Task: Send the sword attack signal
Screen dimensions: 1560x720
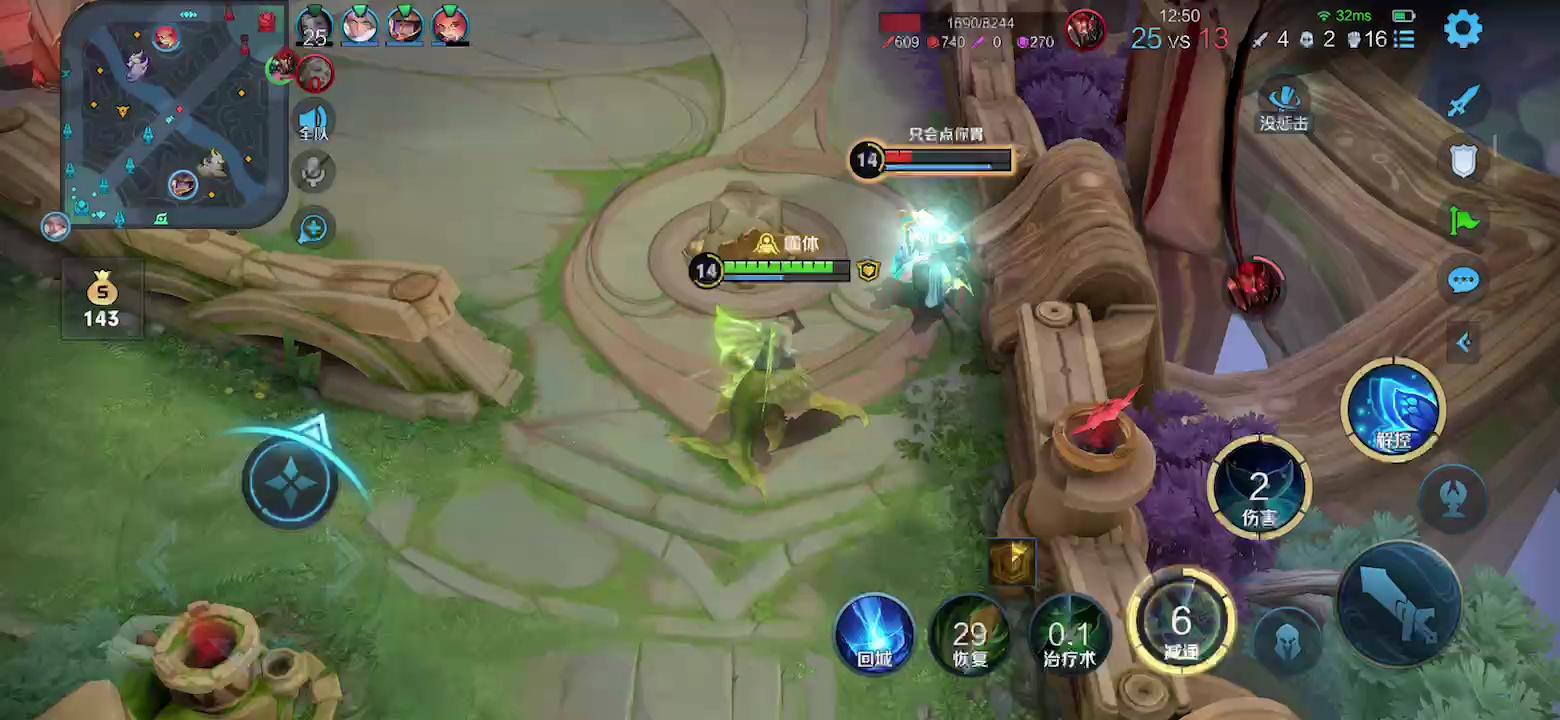Action: tap(1463, 100)
